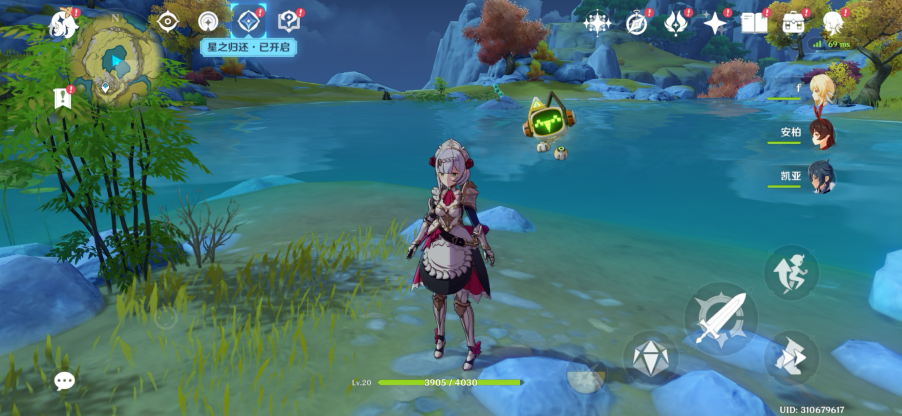Tap the large sparkle star icon
Image resolution: width=902 pixels, height=416 pixels.
tap(715, 22)
